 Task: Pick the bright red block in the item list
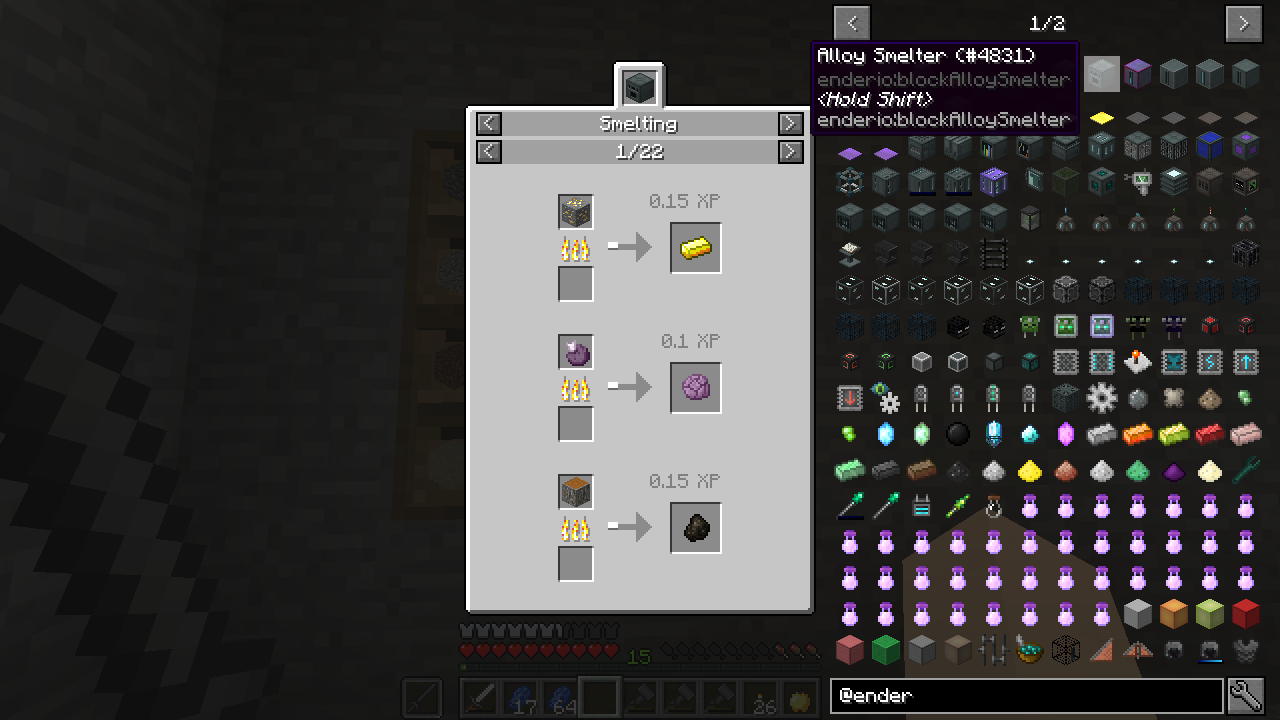pyautogui.click(x=1245, y=614)
